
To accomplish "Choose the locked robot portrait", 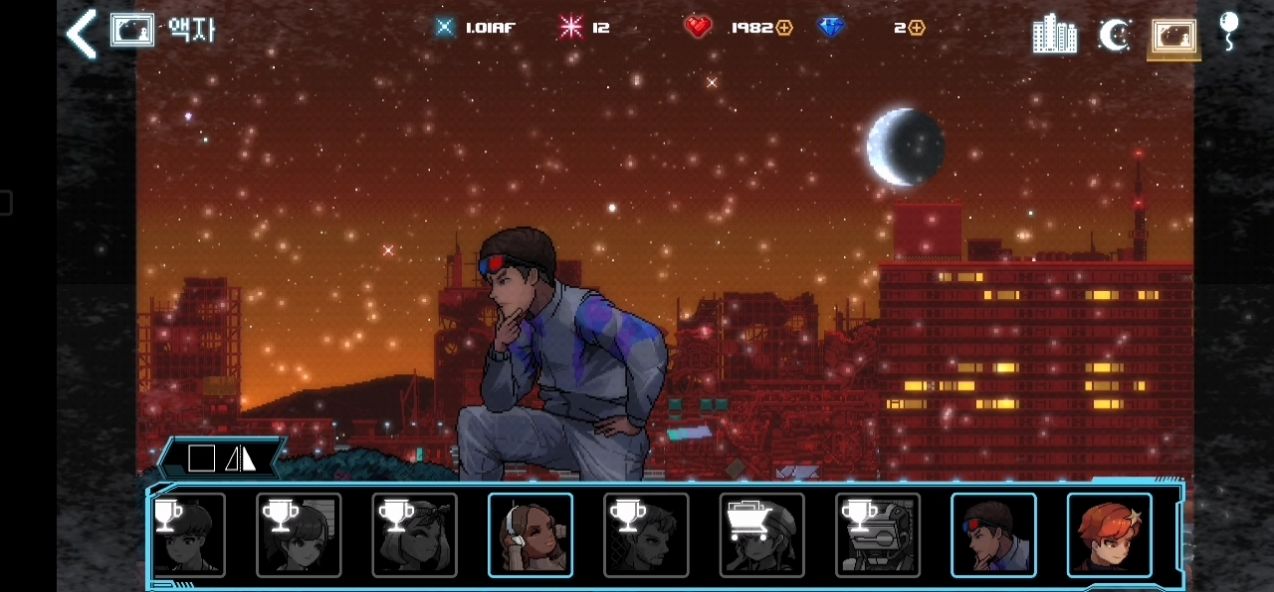I will tap(878, 535).
